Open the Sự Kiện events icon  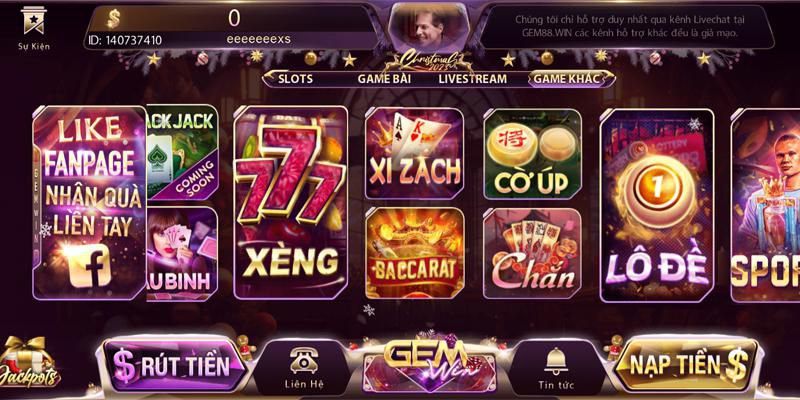coord(33,26)
